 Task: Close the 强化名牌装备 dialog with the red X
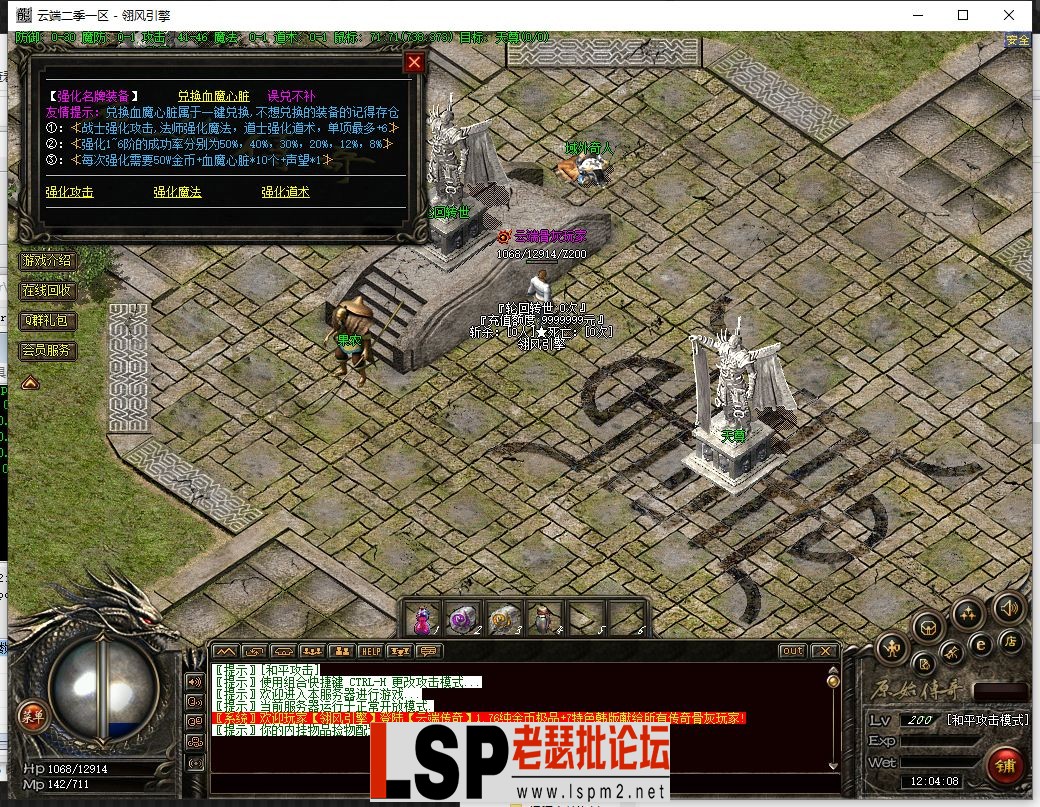click(414, 62)
